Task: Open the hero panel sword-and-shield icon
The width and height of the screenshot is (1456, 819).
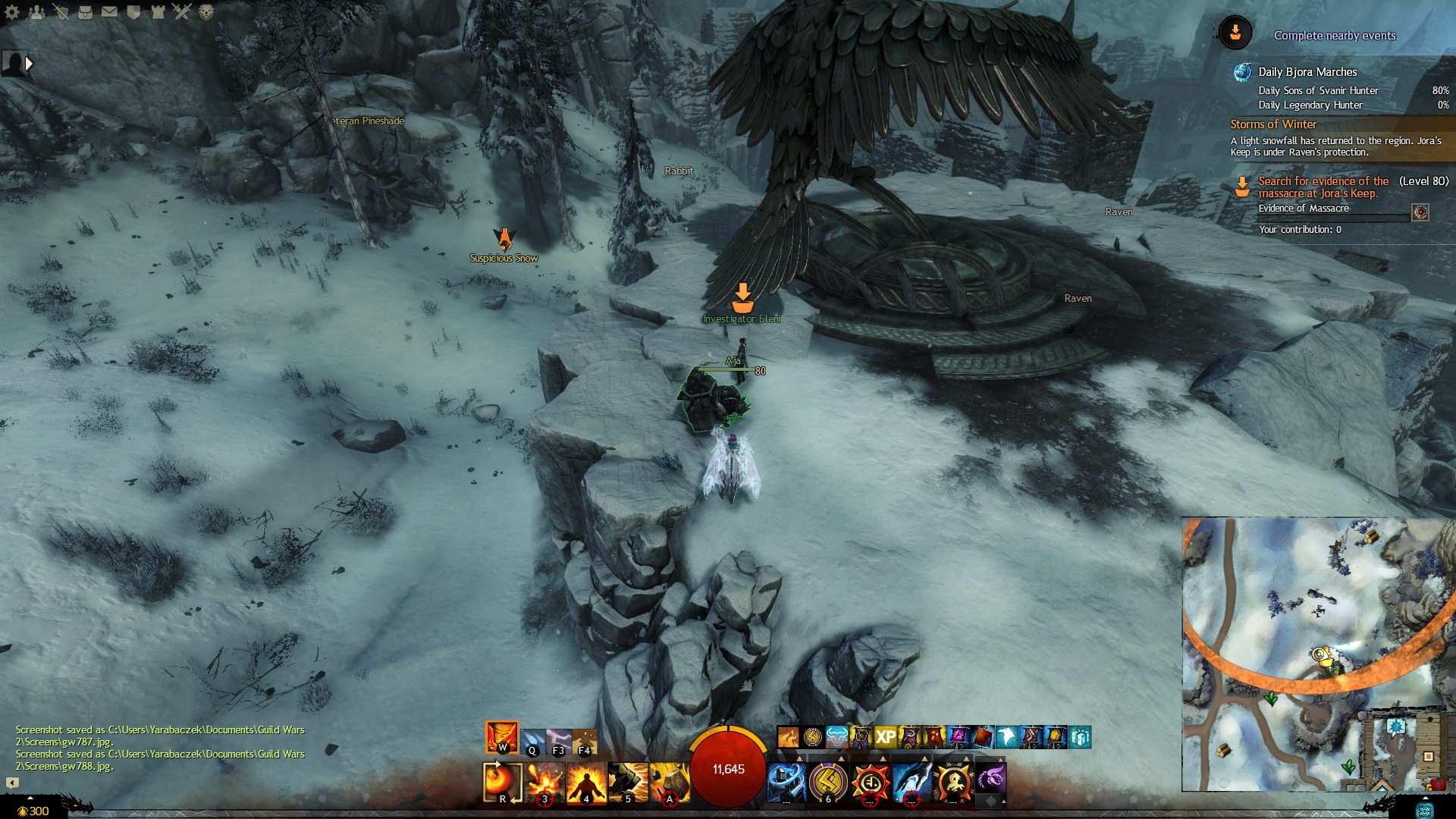Action: (x=61, y=12)
